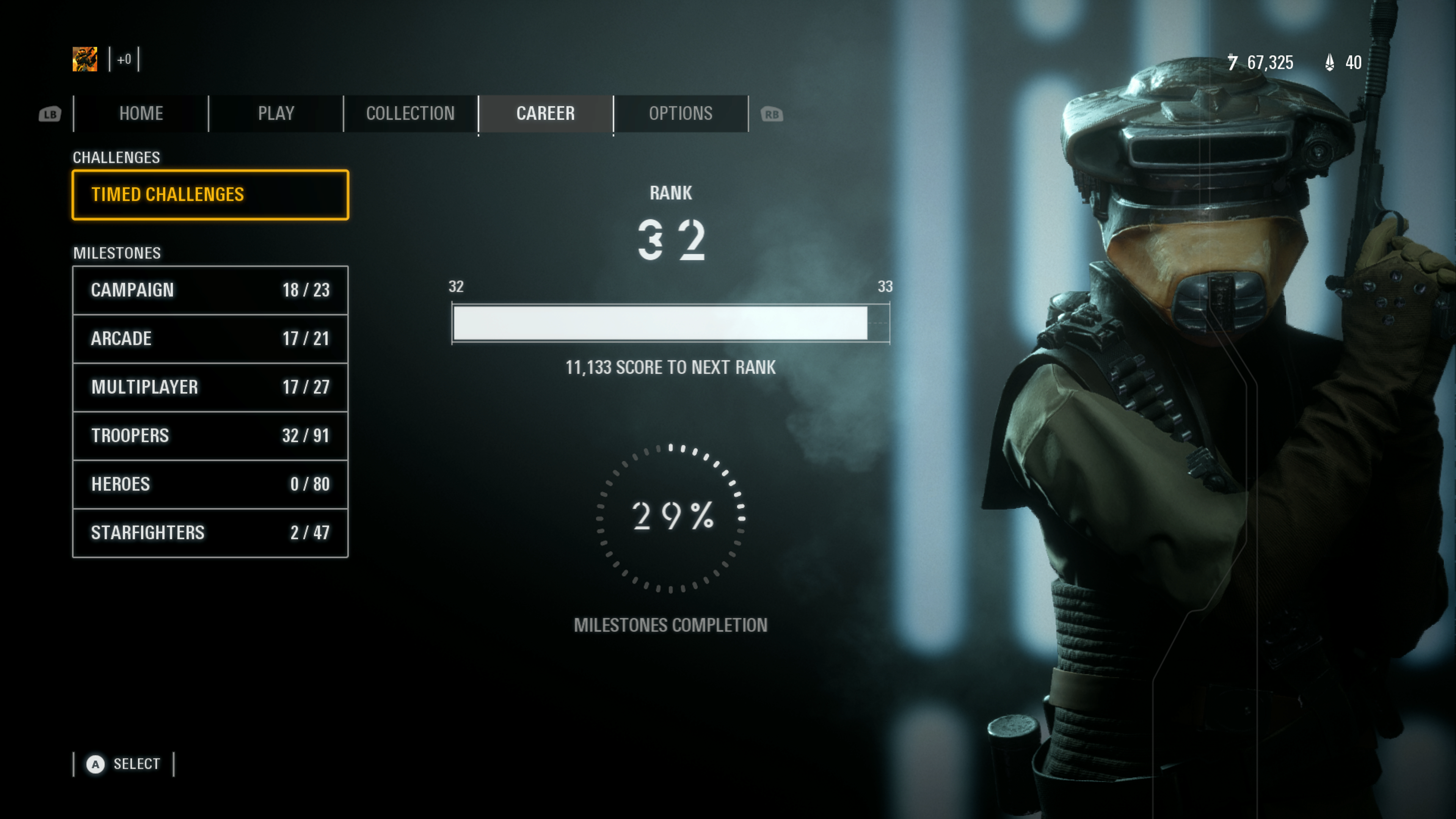Select the Career tab
The height and width of the screenshot is (819, 1456).
coord(546,114)
